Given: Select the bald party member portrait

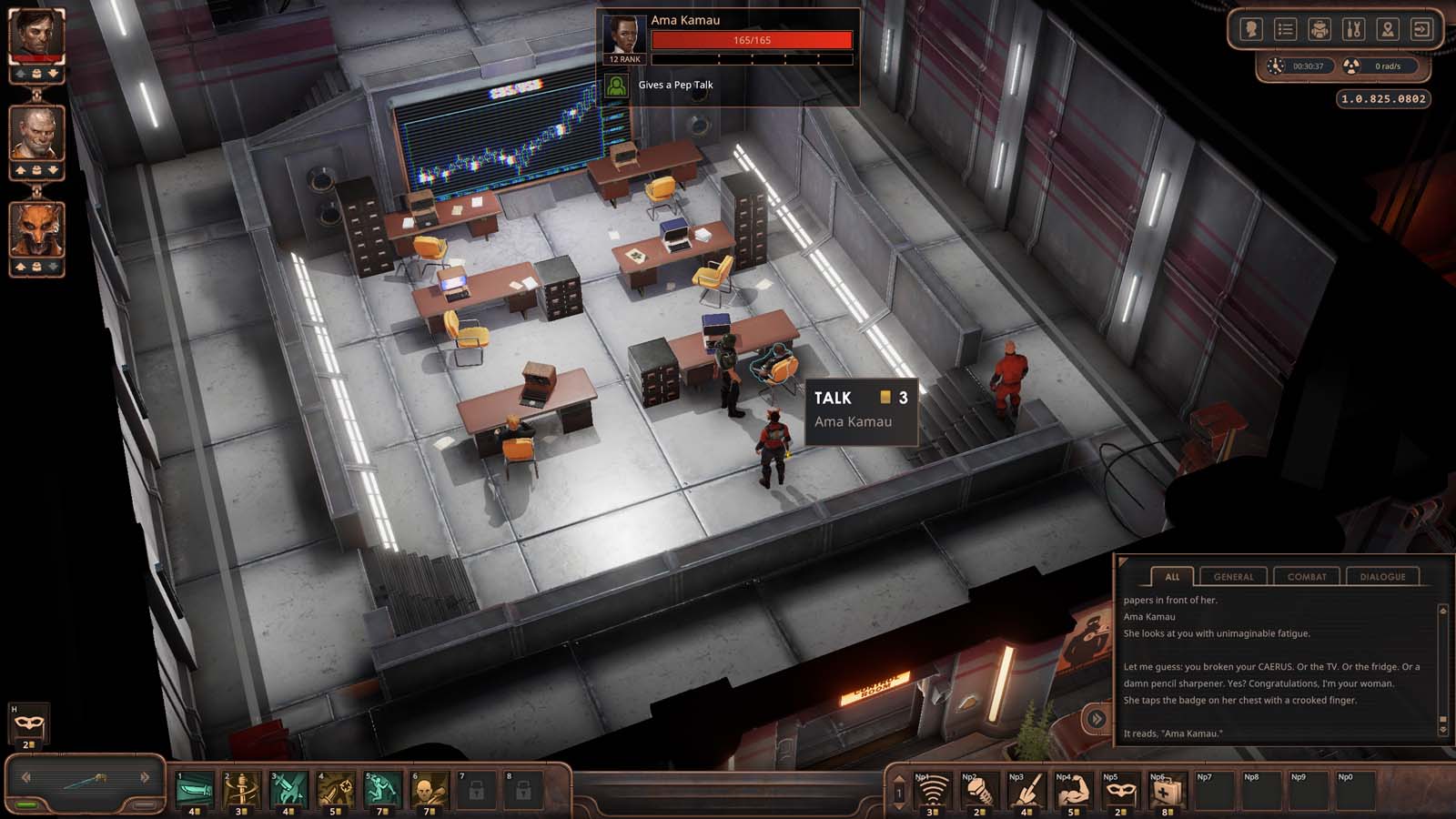Looking at the screenshot, I should click(36, 133).
